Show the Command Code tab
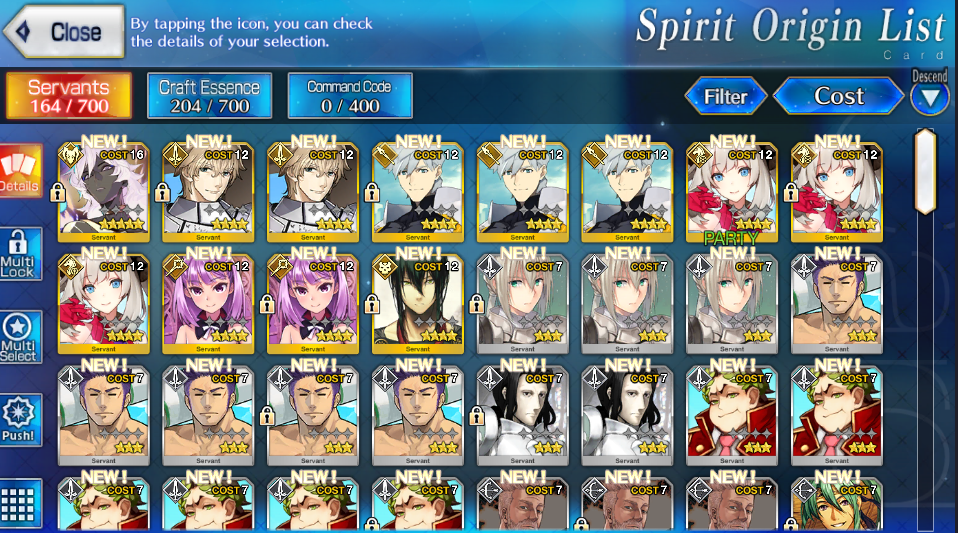 pyautogui.click(x=350, y=96)
